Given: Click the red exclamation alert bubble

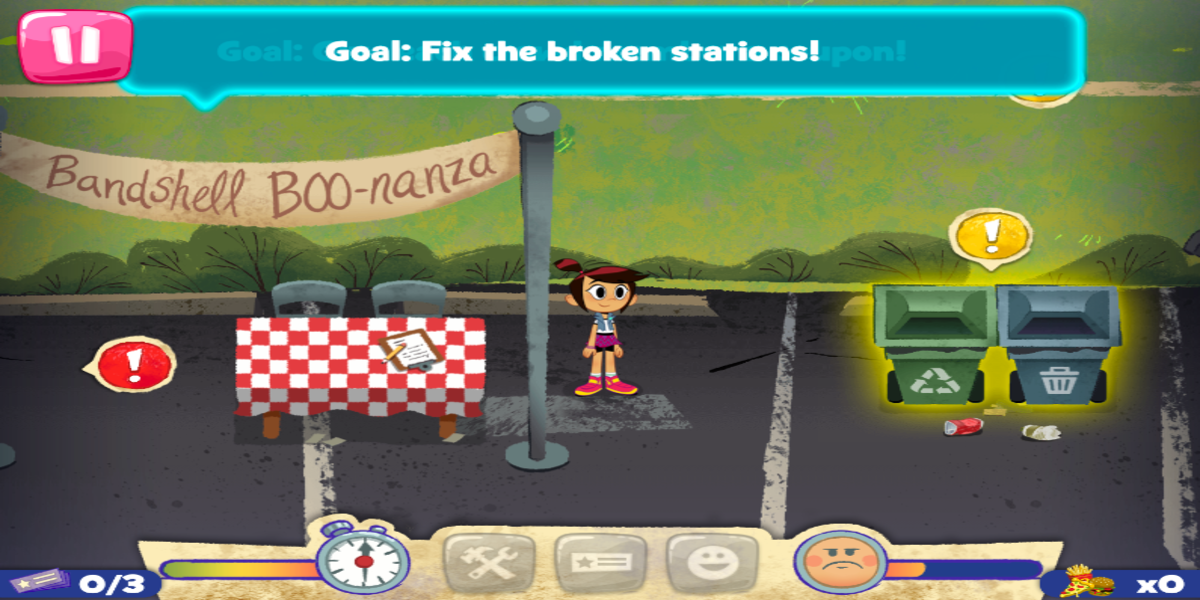Looking at the screenshot, I should pyautogui.click(x=135, y=364).
